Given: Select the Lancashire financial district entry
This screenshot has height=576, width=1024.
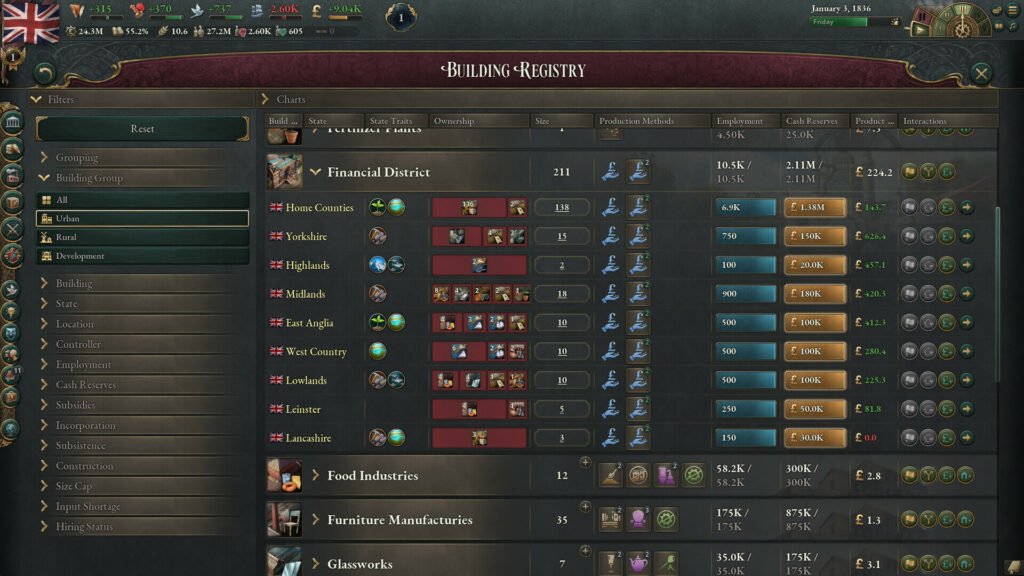Looking at the screenshot, I should tap(308, 438).
